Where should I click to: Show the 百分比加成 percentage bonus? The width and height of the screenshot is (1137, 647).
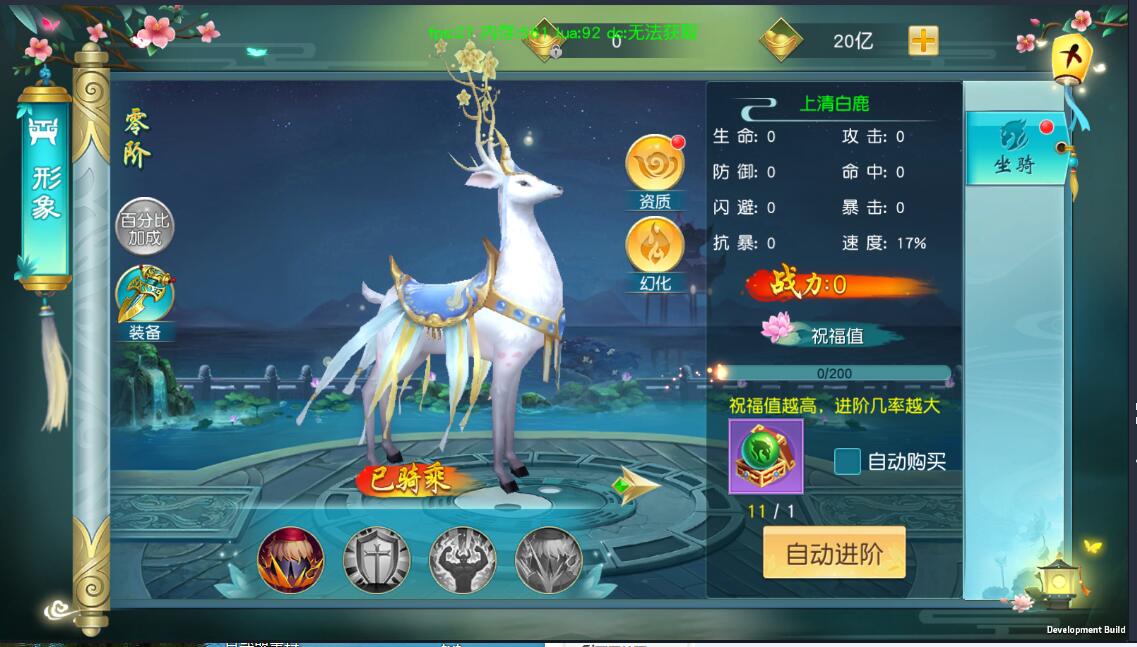tap(145, 227)
